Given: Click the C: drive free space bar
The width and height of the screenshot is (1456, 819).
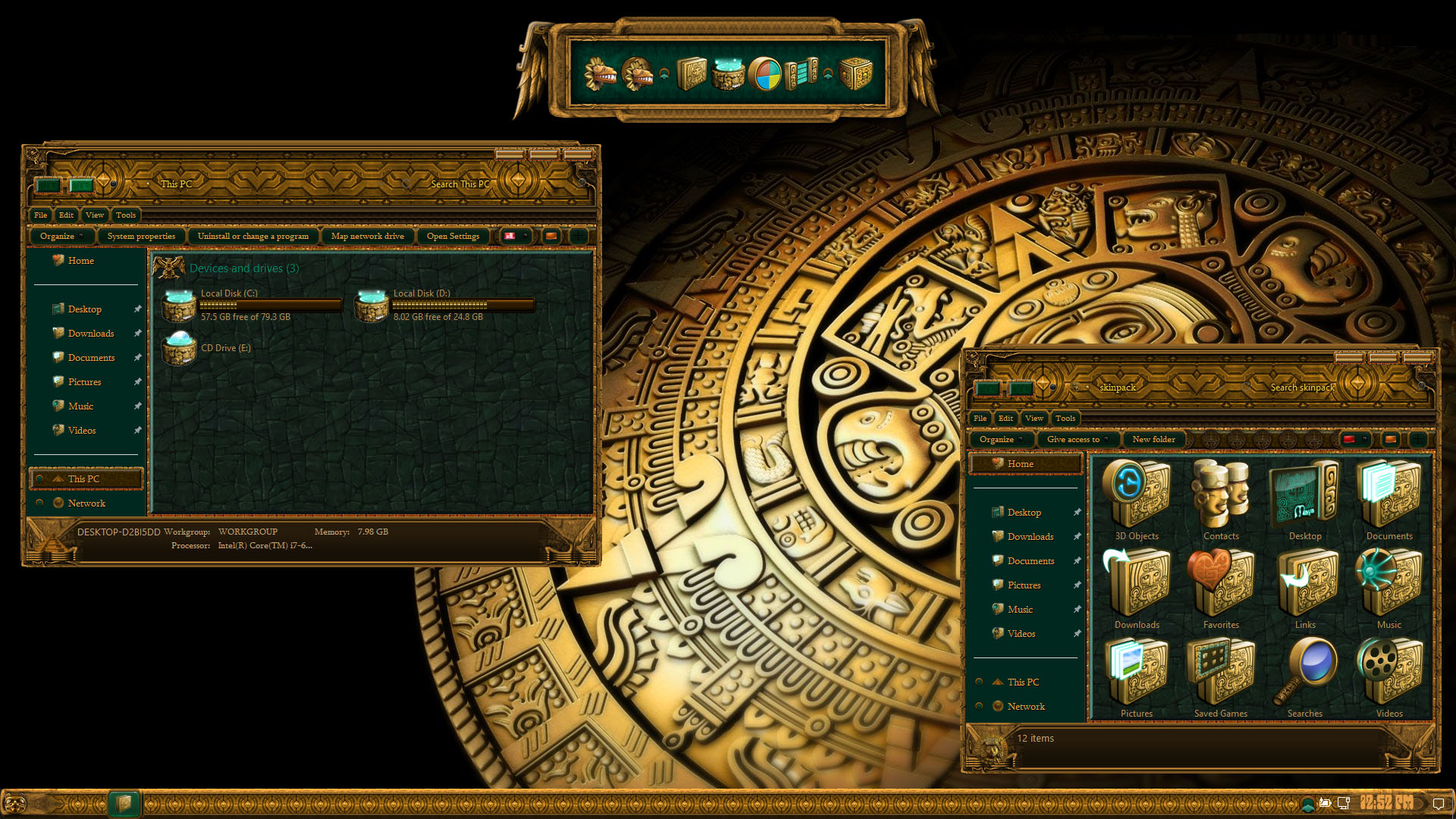Looking at the screenshot, I should click(269, 306).
